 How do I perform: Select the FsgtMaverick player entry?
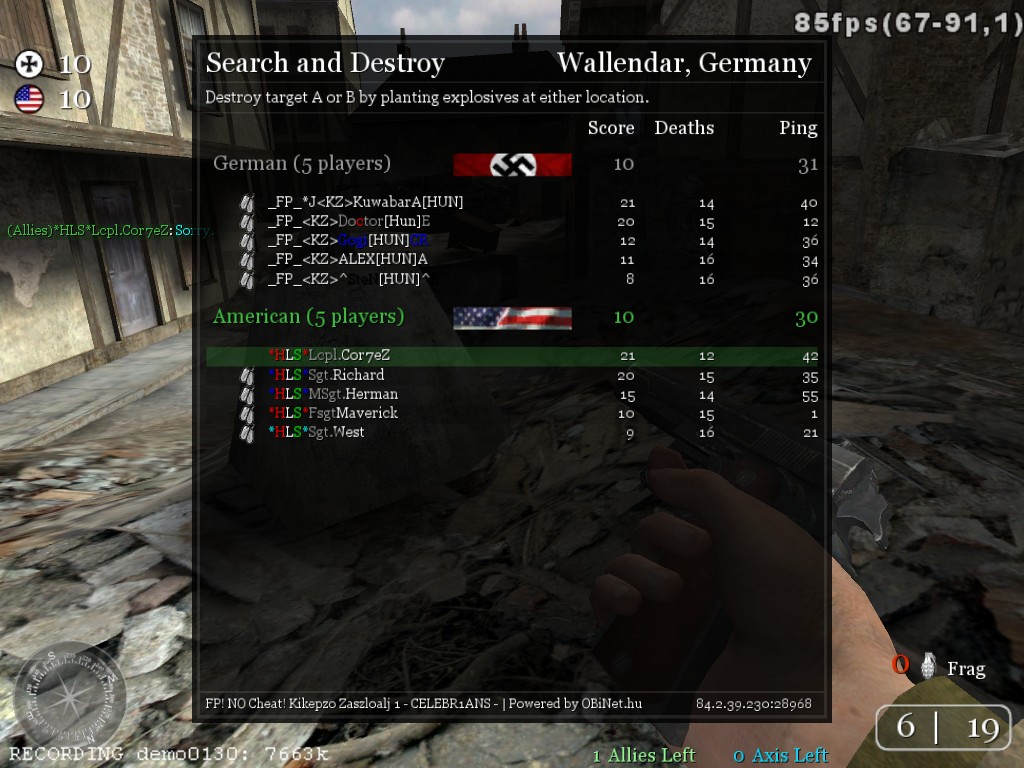pyautogui.click(x=333, y=413)
